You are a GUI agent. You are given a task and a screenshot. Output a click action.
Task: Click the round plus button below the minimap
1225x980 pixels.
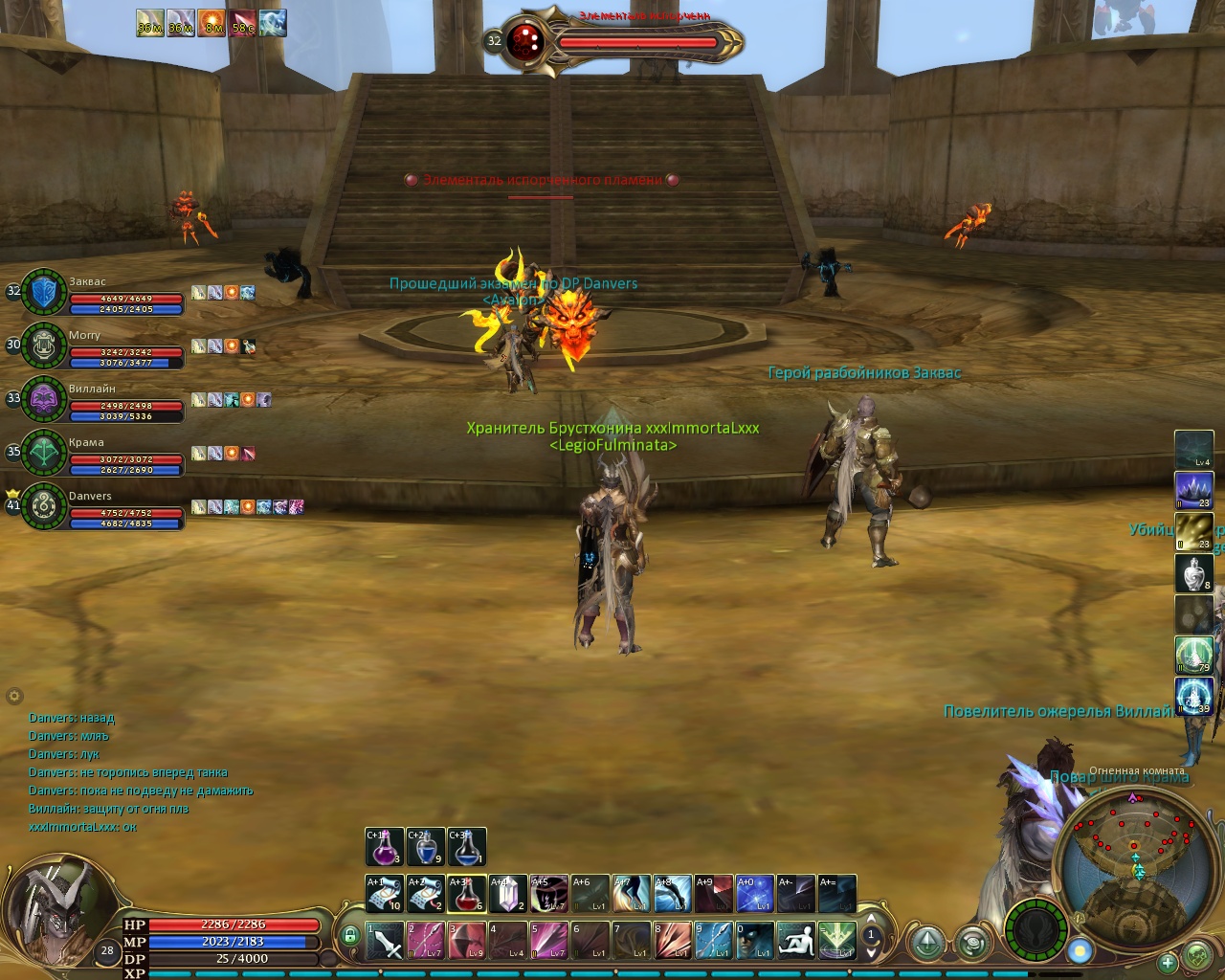pyautogui.click(x=1167, y=962)
